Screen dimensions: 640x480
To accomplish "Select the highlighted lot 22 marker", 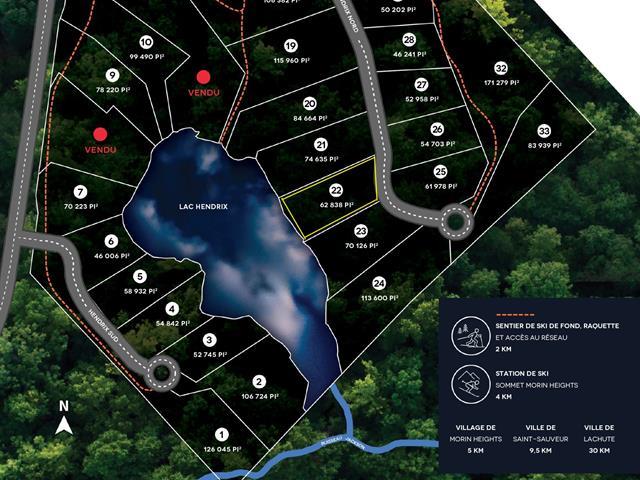I will [x=337, y=188].
